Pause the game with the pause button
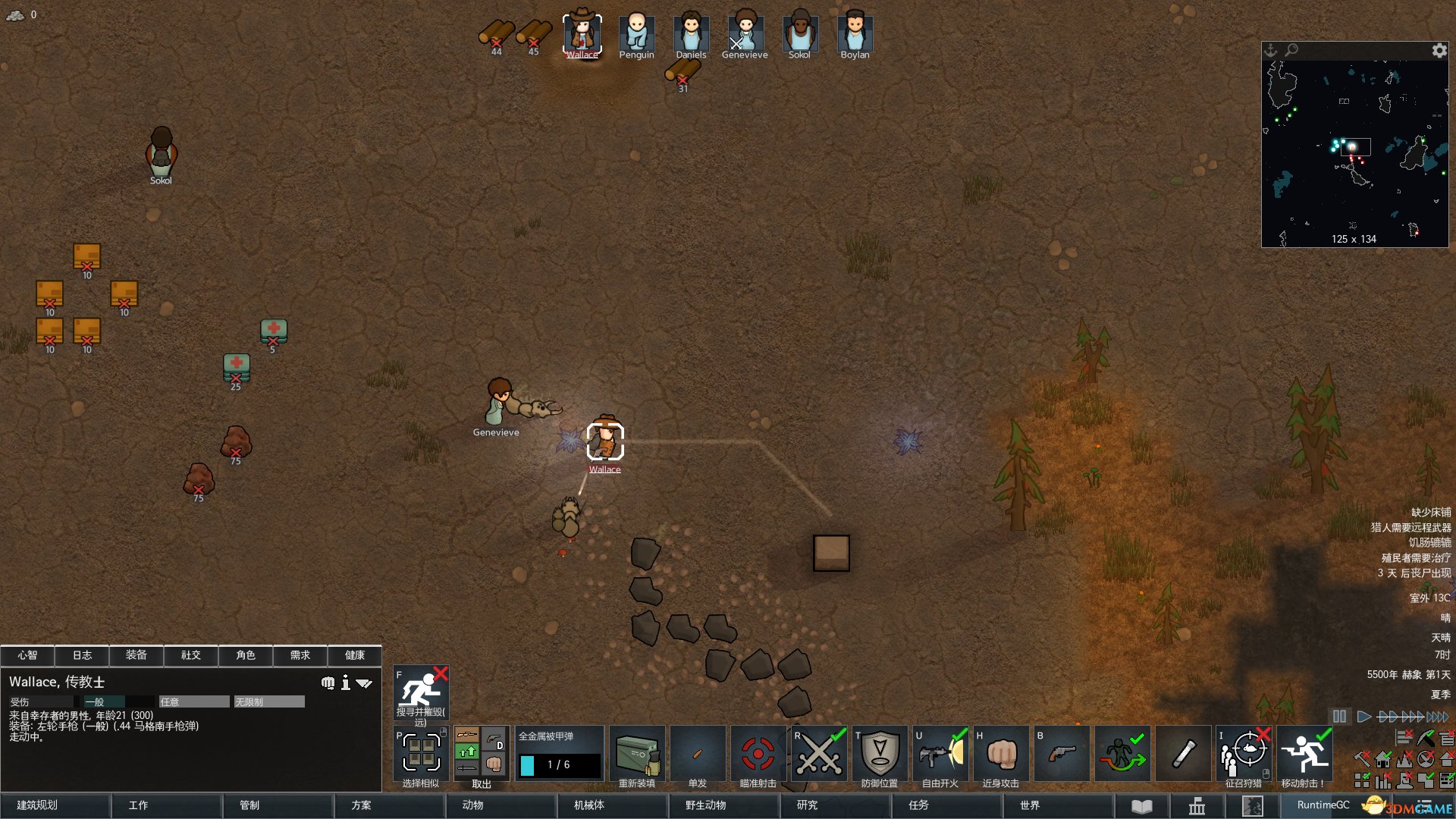 [1340, 717]
